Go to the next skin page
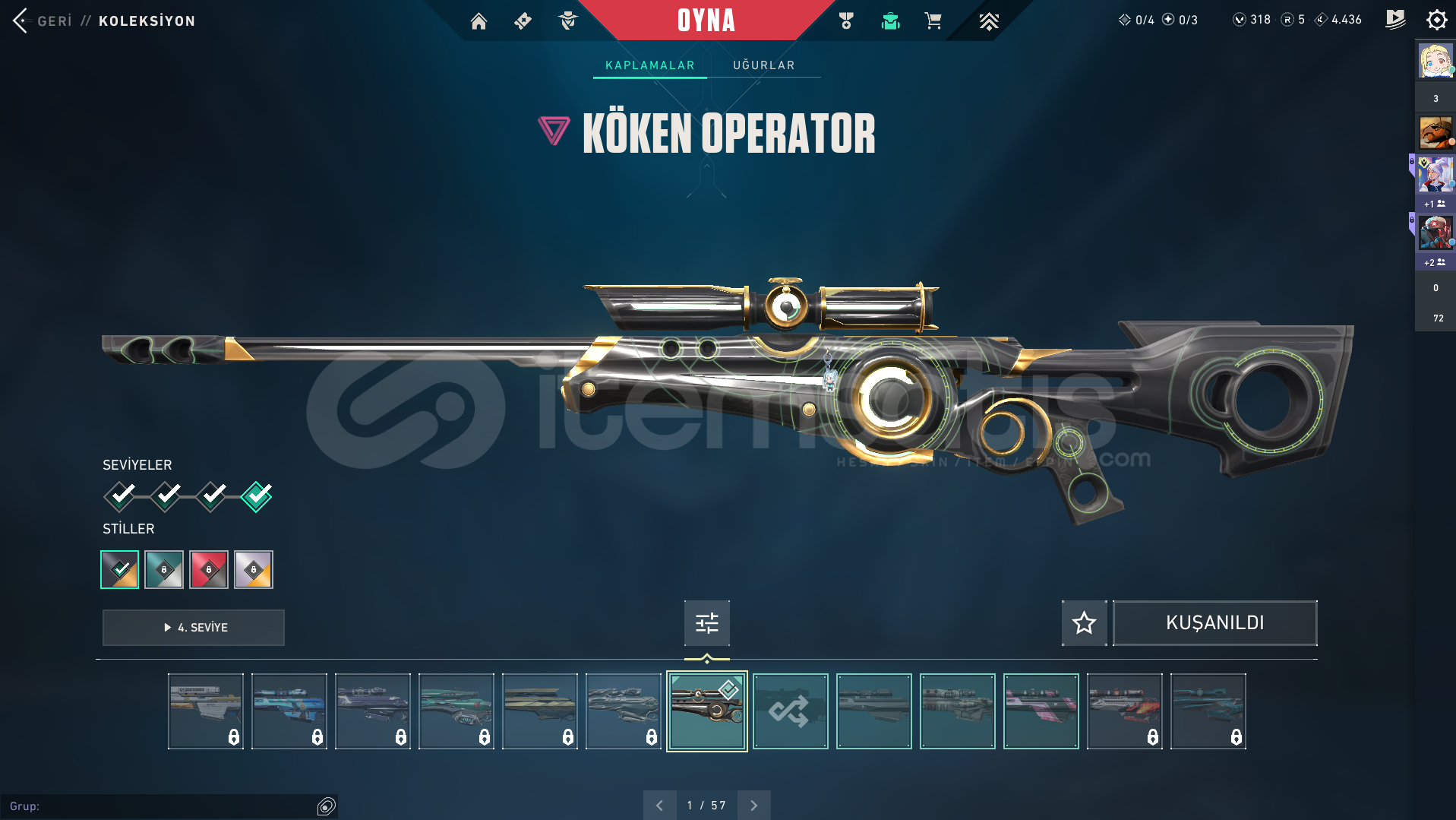This screenshot has width=1456, height=820. tap(753, 806)
